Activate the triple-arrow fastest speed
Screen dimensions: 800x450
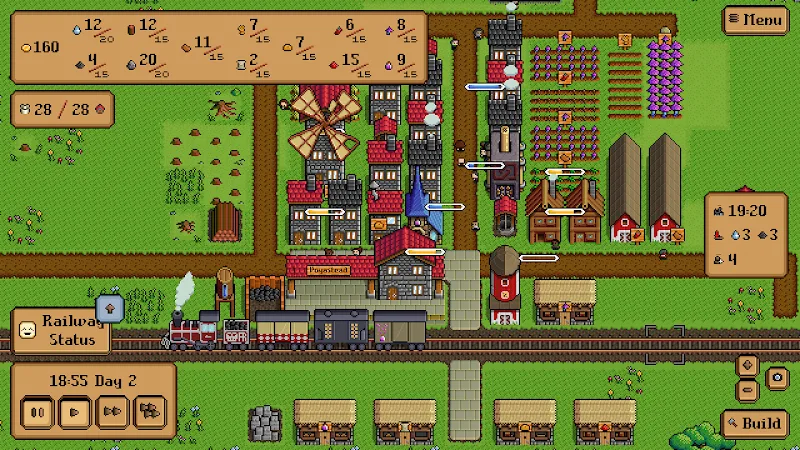[x=149, y=410]
